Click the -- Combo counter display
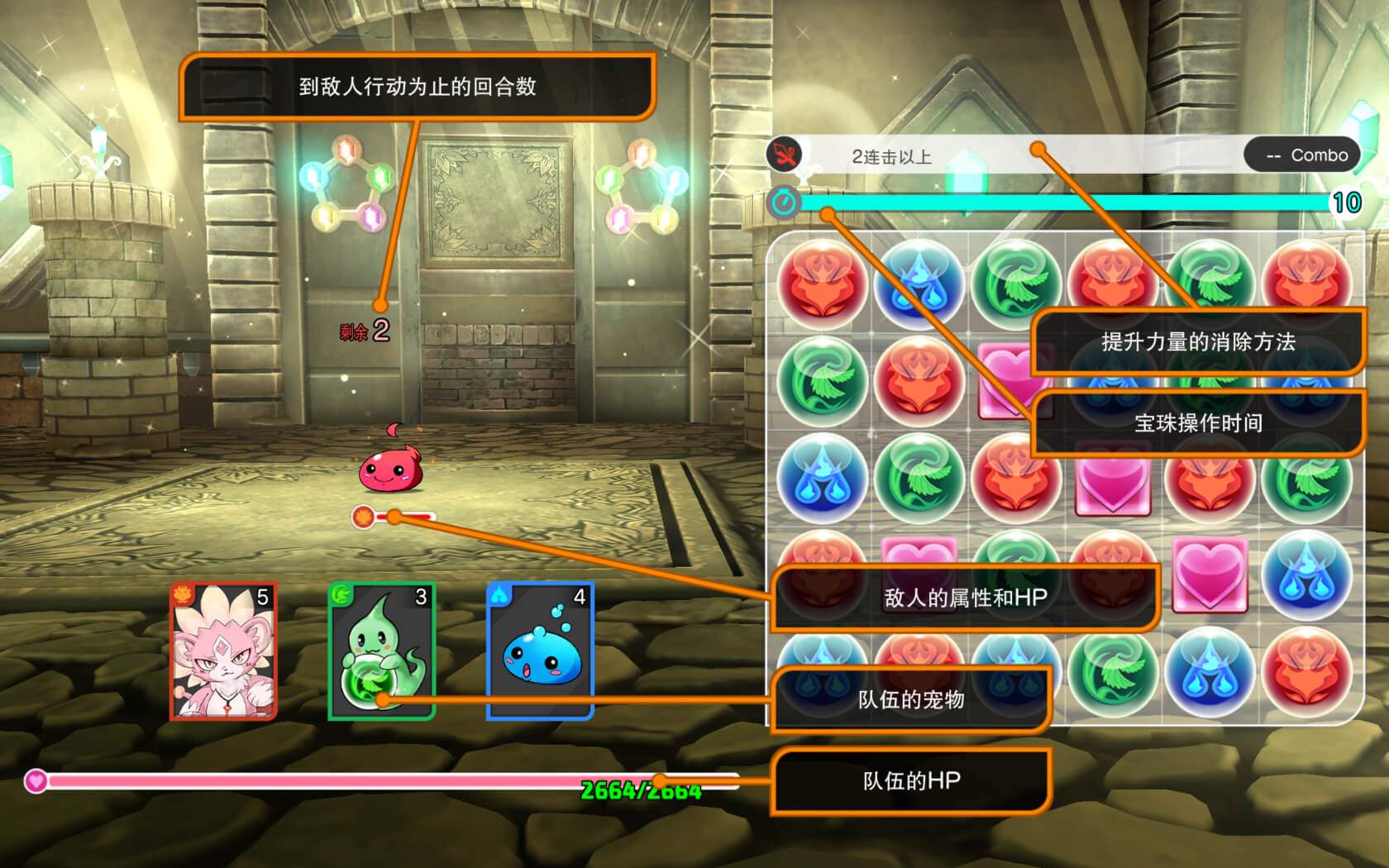The height and width of the screenshot is (868, 1389). click(1302, 155)
